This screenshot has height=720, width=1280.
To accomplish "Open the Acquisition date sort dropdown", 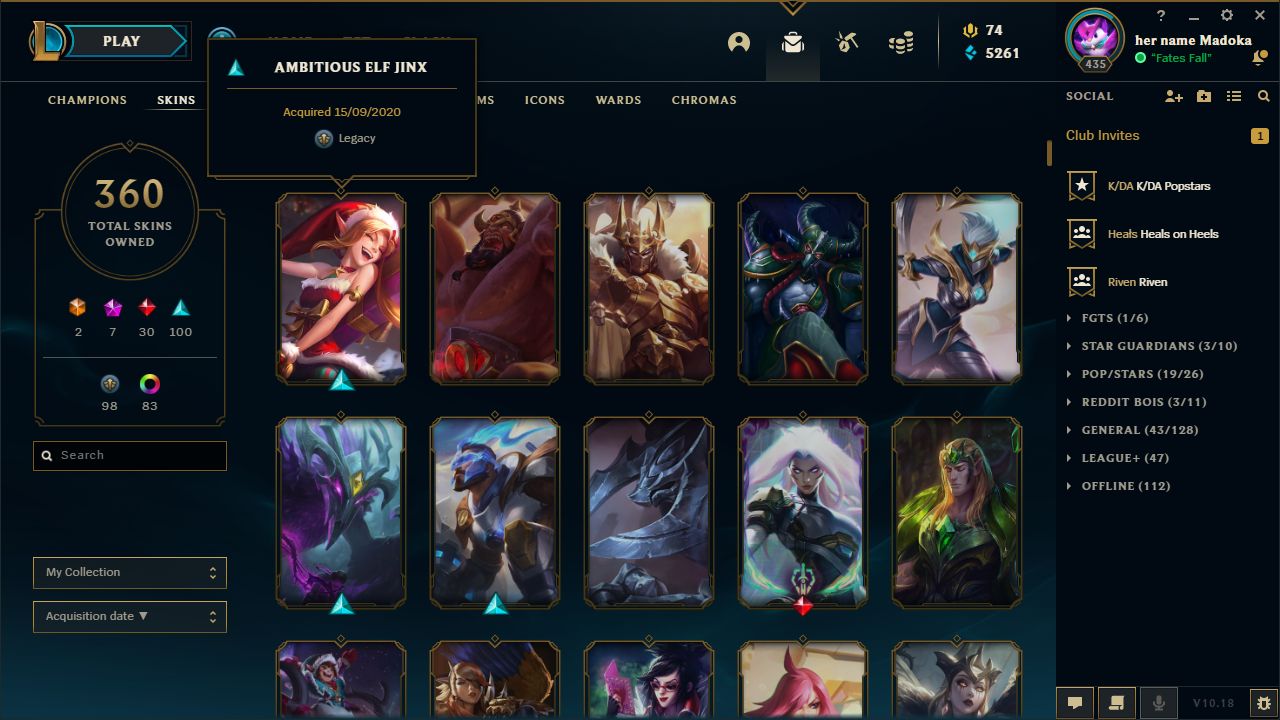I will (129, 616).
